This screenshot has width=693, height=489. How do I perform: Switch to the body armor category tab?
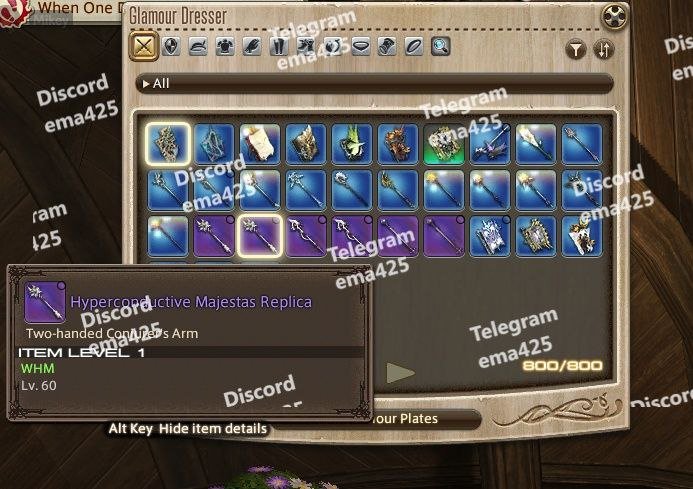tap(225, 46)
